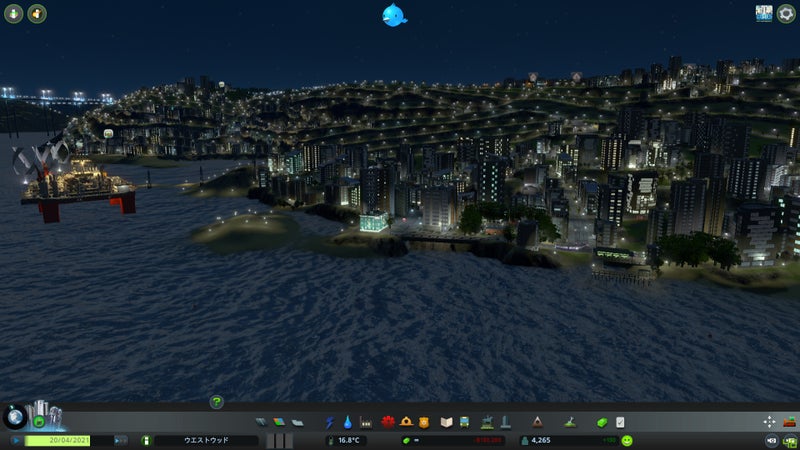The image size is (800, 450).
Task: Toggle the play/pause simulation button
Action: (x=17, y=440)
